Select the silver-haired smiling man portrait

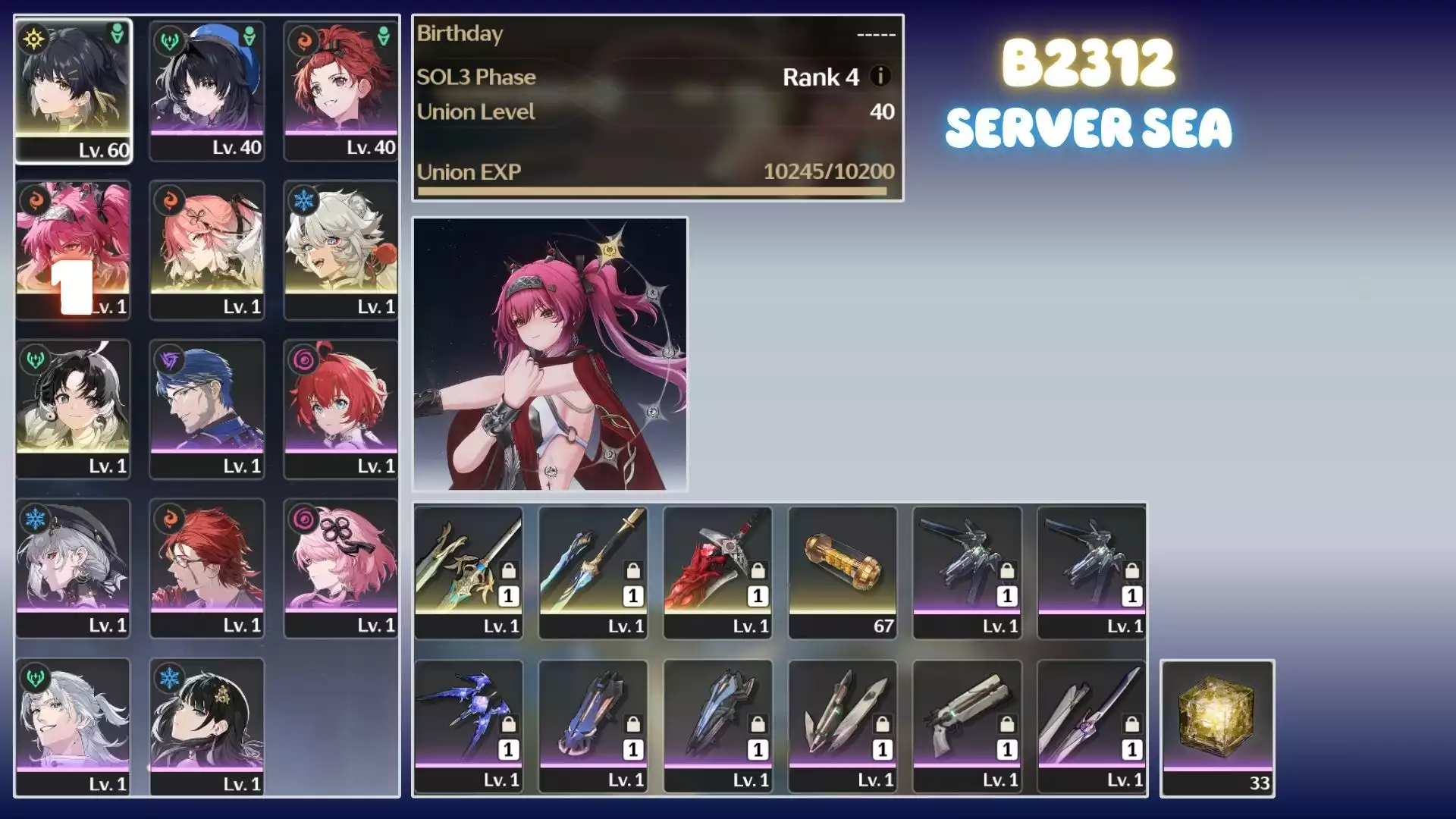click(x=74, y=726)
